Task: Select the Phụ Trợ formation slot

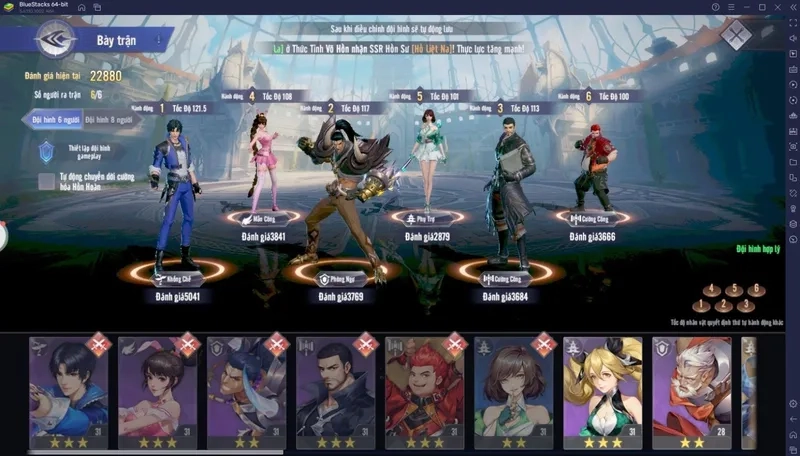Action: [427, 216]
